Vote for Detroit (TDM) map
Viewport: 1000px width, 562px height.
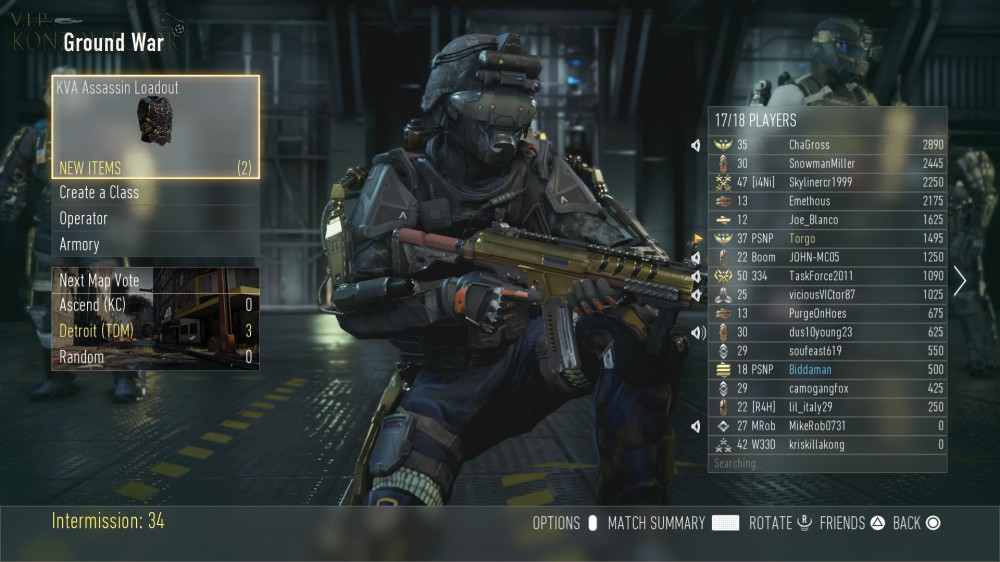tap(155, 331)
